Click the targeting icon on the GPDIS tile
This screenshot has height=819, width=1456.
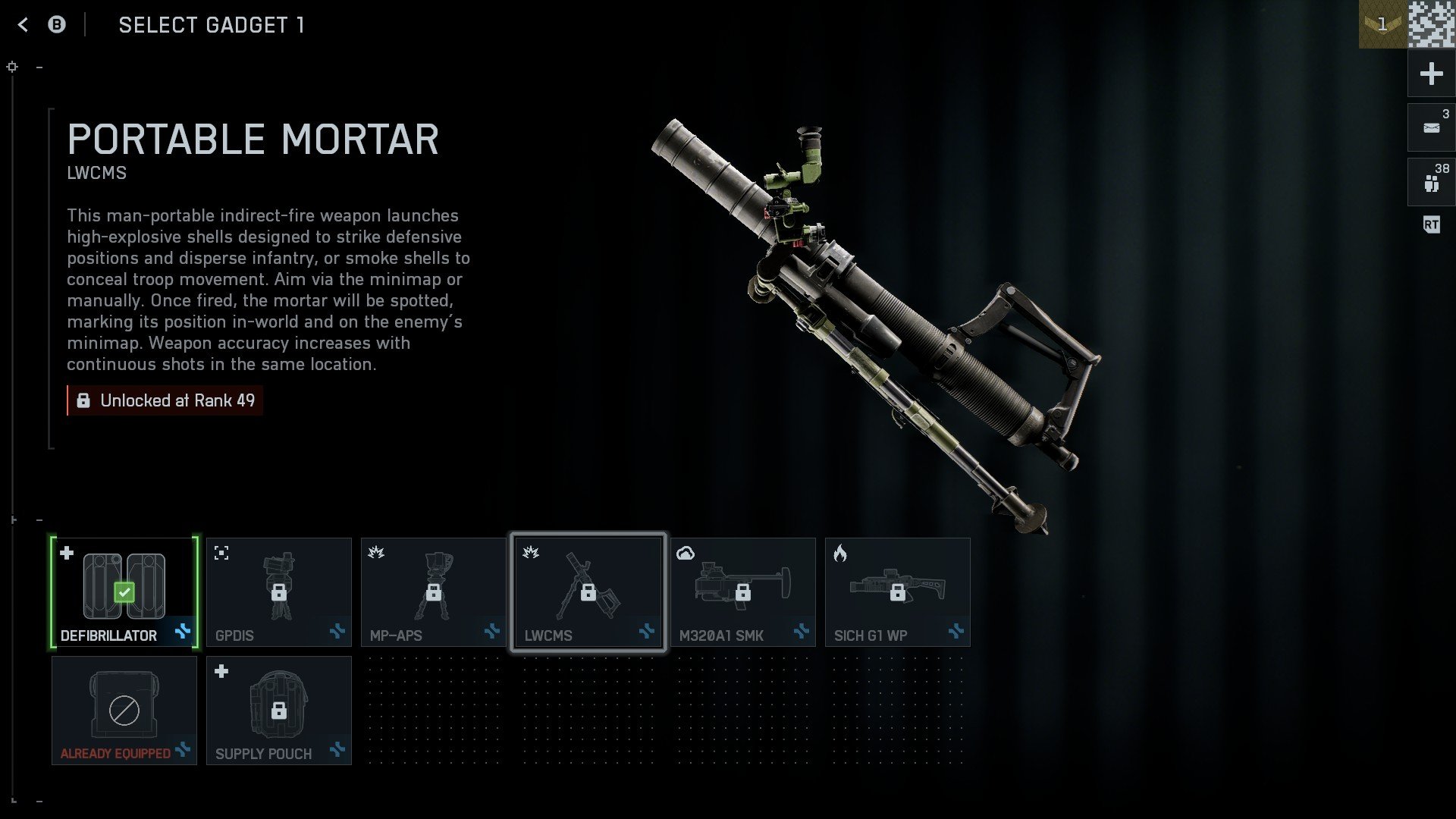coord(222,553)
